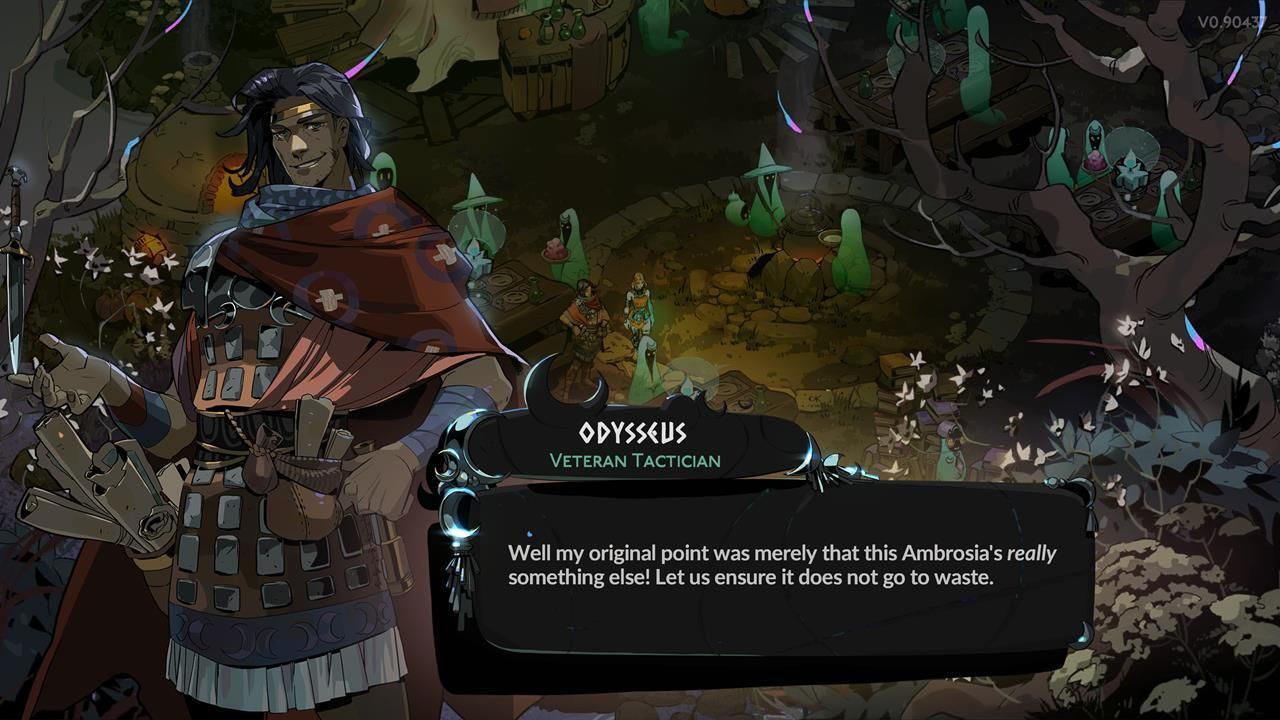Click the pink orb held by the tree shades
The image size is (1280, 720).
click(1096, 163)
